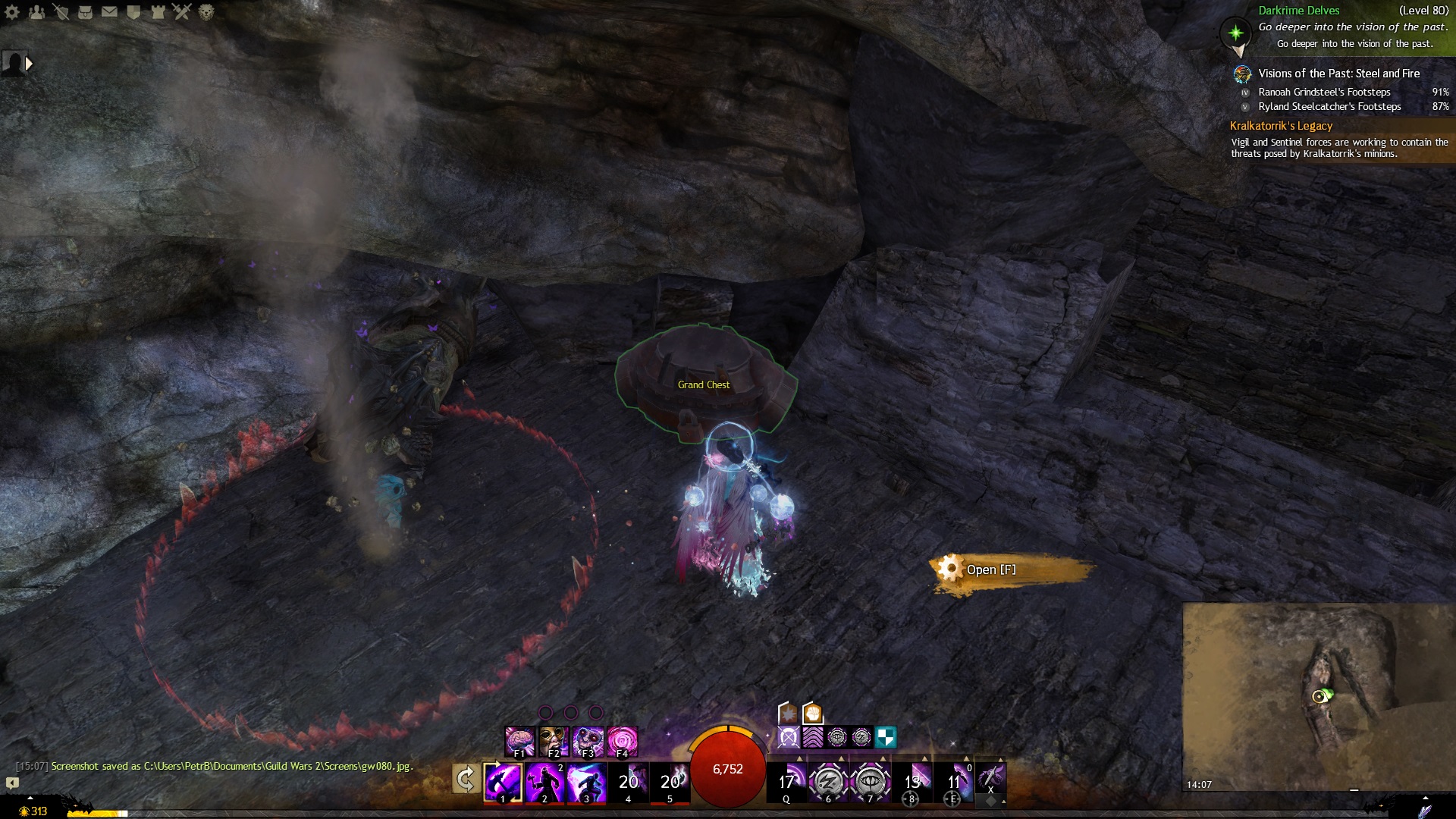Activate the lightning signet in slot 6

pyautogui.click(x=828, y=781)
